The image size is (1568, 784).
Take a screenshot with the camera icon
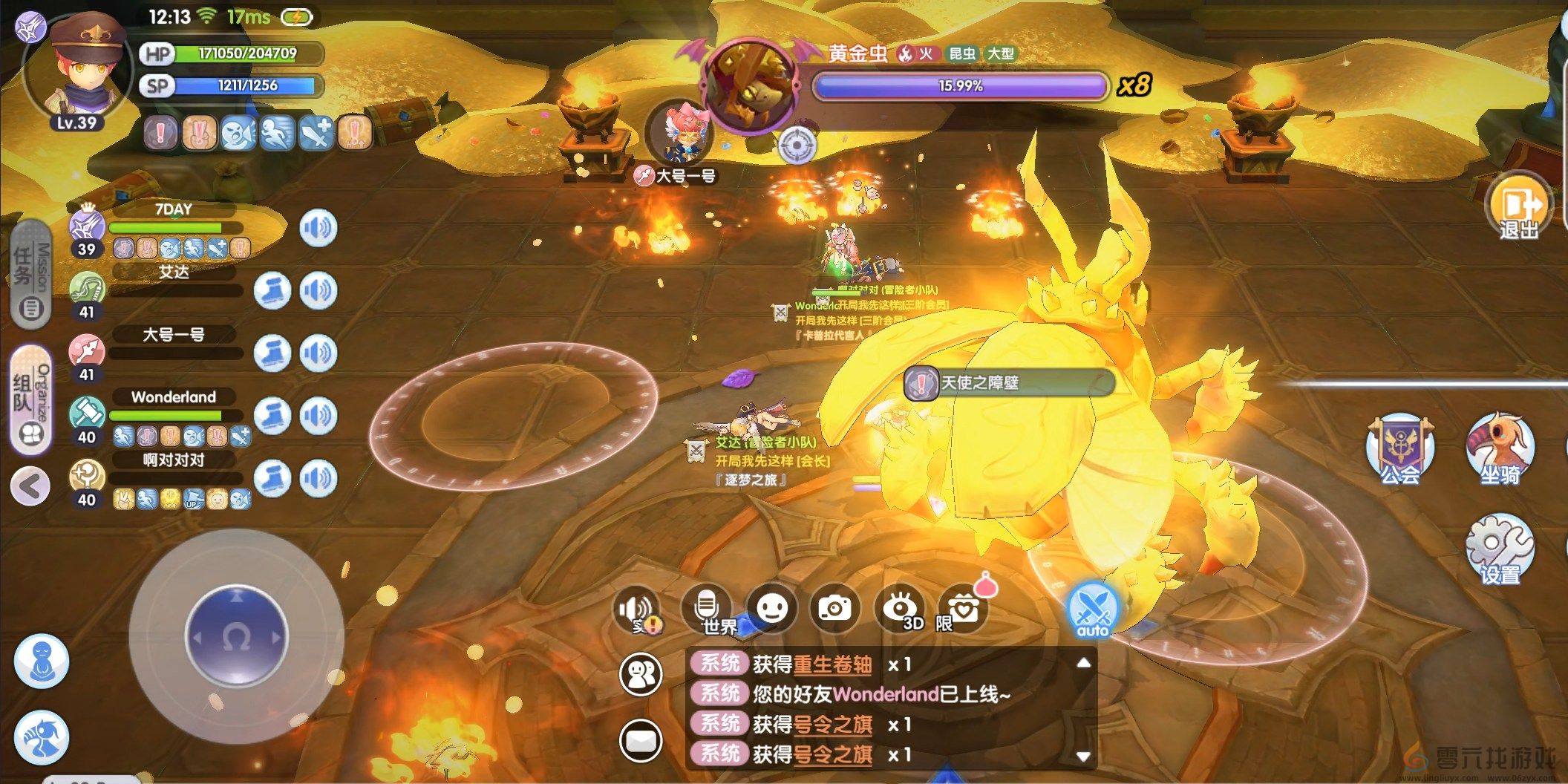point(834,608)
